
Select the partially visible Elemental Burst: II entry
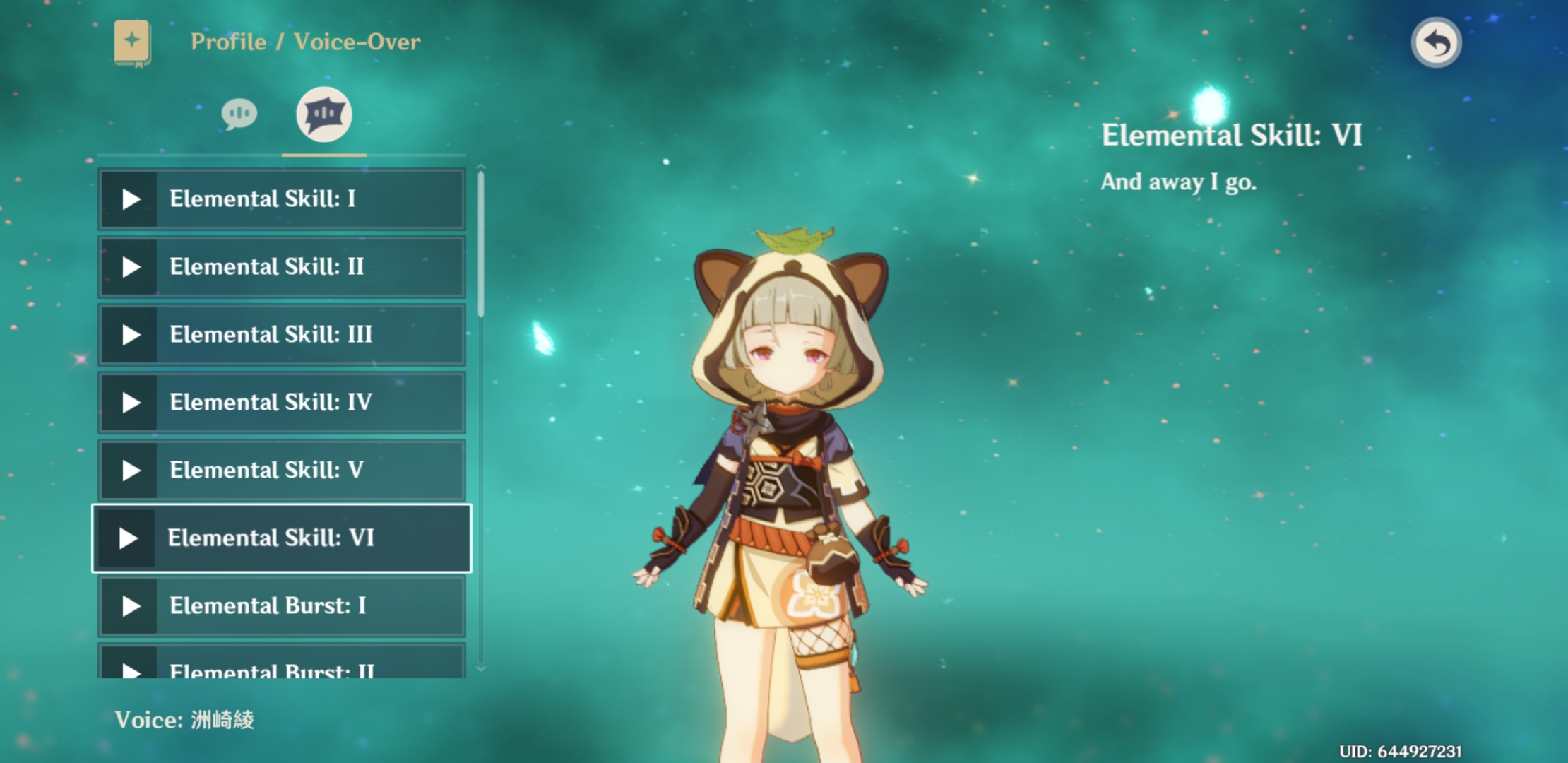pyautogui.click(x=281, y=667)
